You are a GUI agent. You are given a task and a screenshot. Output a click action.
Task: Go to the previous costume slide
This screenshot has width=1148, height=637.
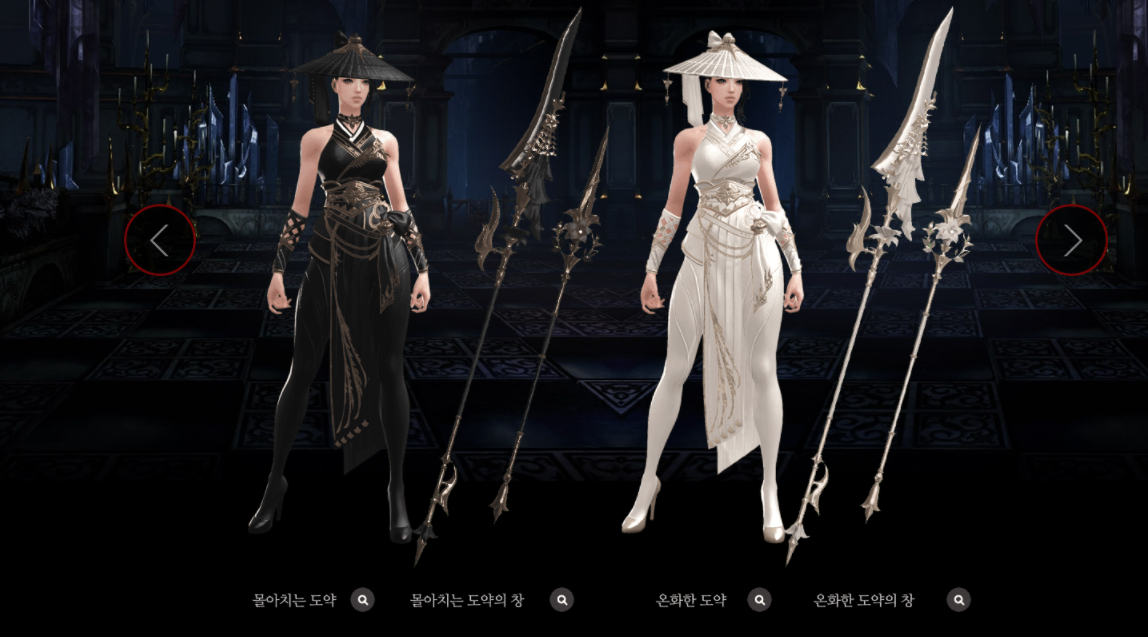coord(160,240)
